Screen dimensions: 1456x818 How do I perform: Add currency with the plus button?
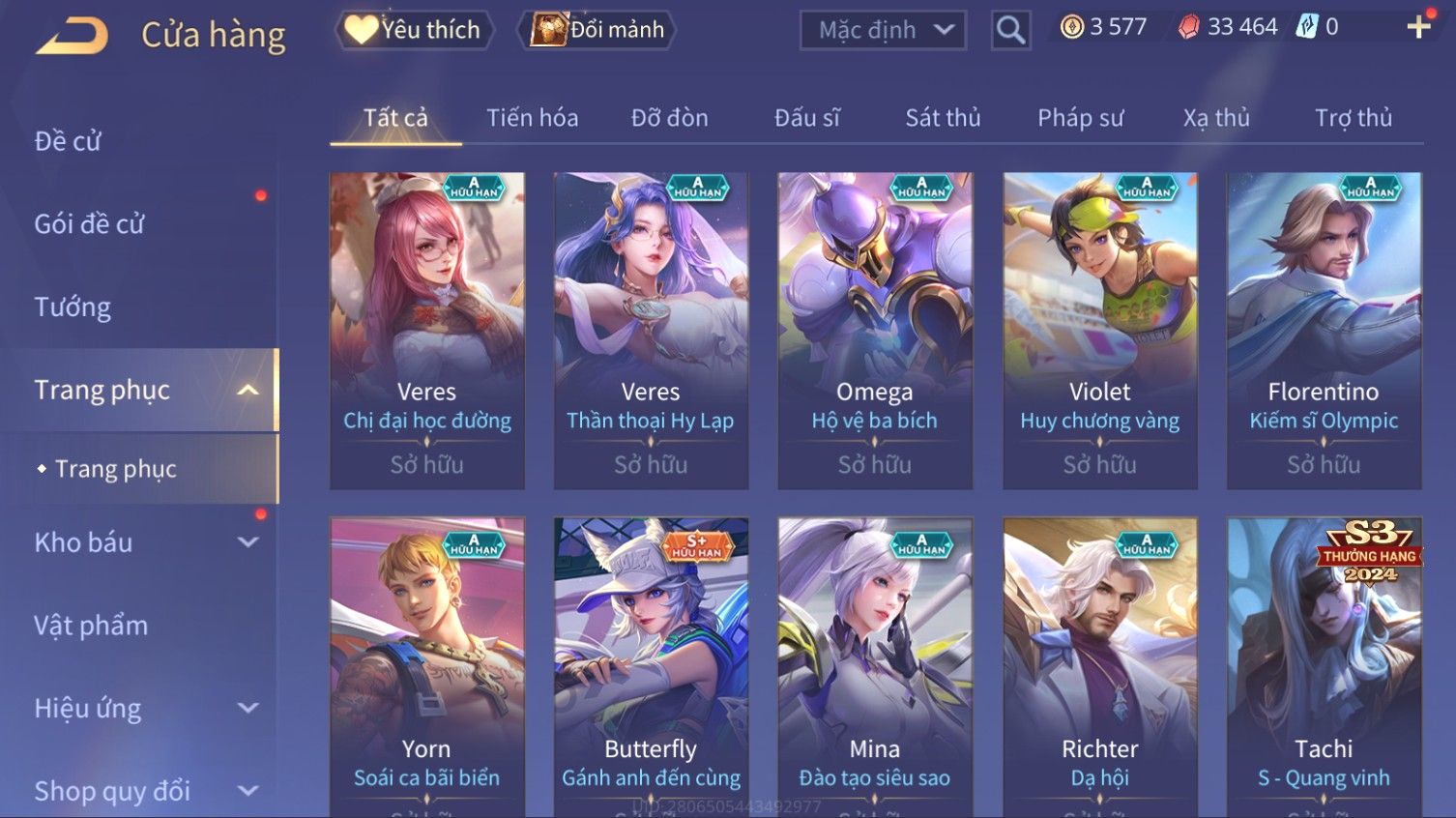(x=1418, y=27)
